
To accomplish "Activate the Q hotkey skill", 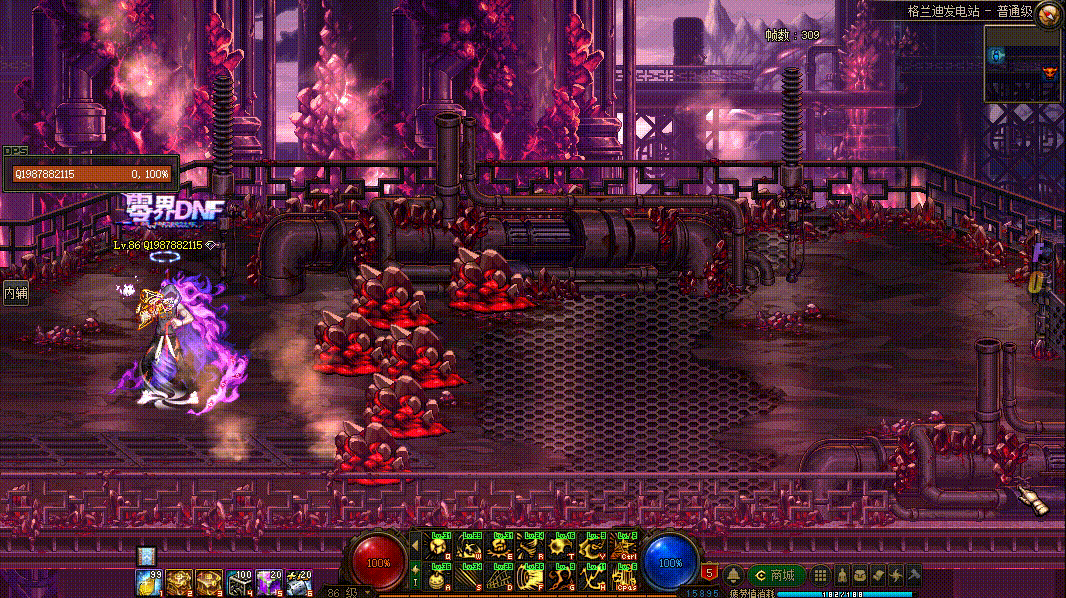I will [x=438, y=546].
